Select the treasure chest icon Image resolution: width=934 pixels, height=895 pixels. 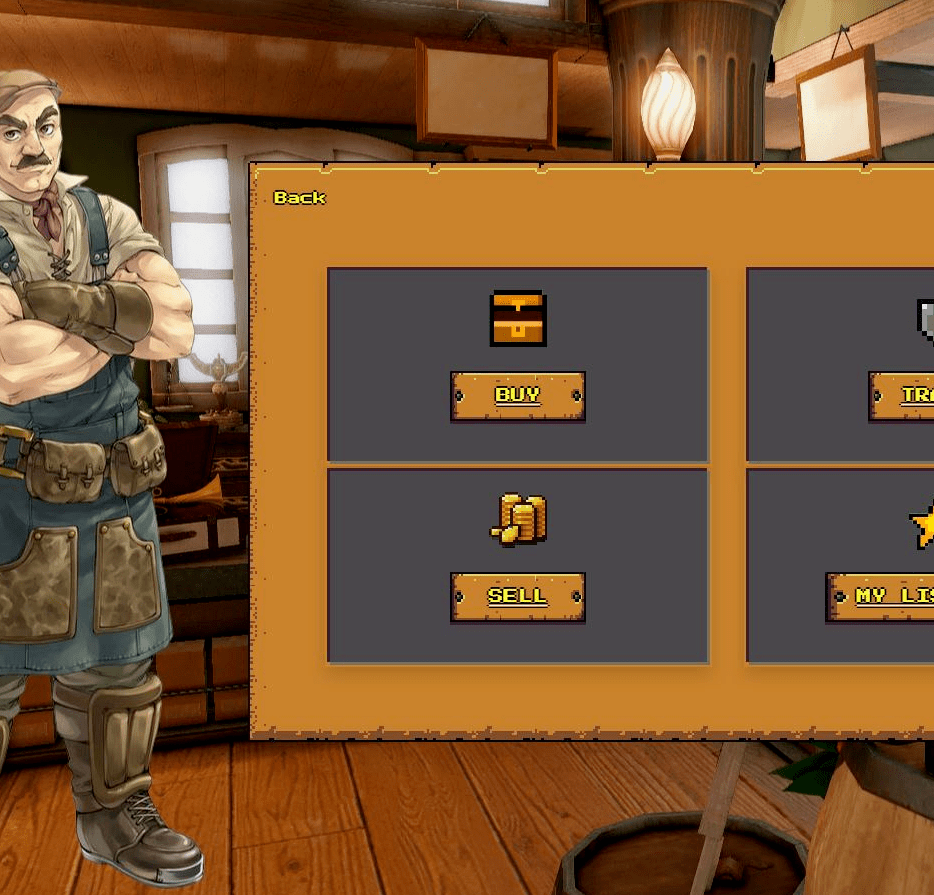[x=518, y=319]
